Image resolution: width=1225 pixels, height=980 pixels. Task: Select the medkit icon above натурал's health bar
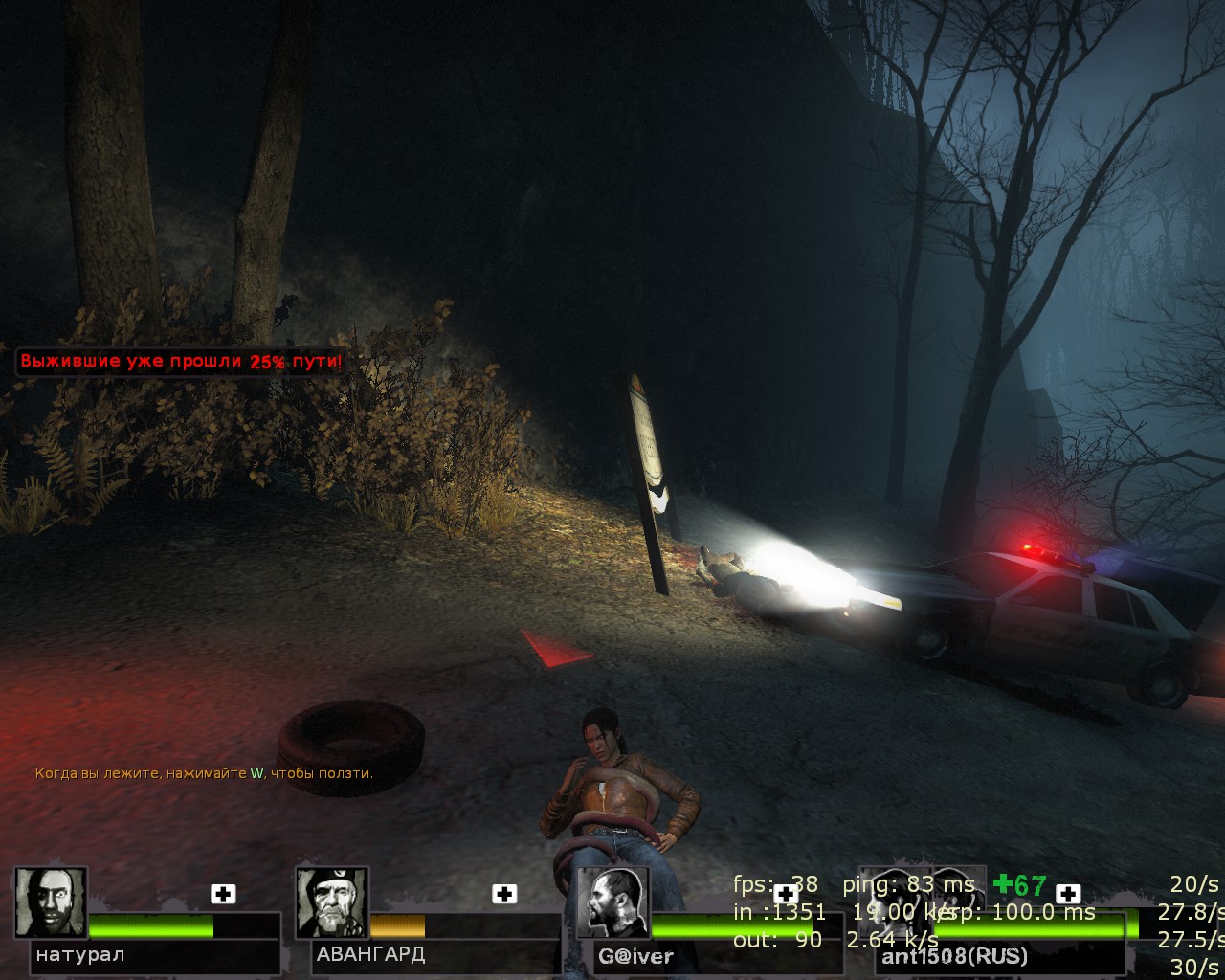click(x=223, y=894)
